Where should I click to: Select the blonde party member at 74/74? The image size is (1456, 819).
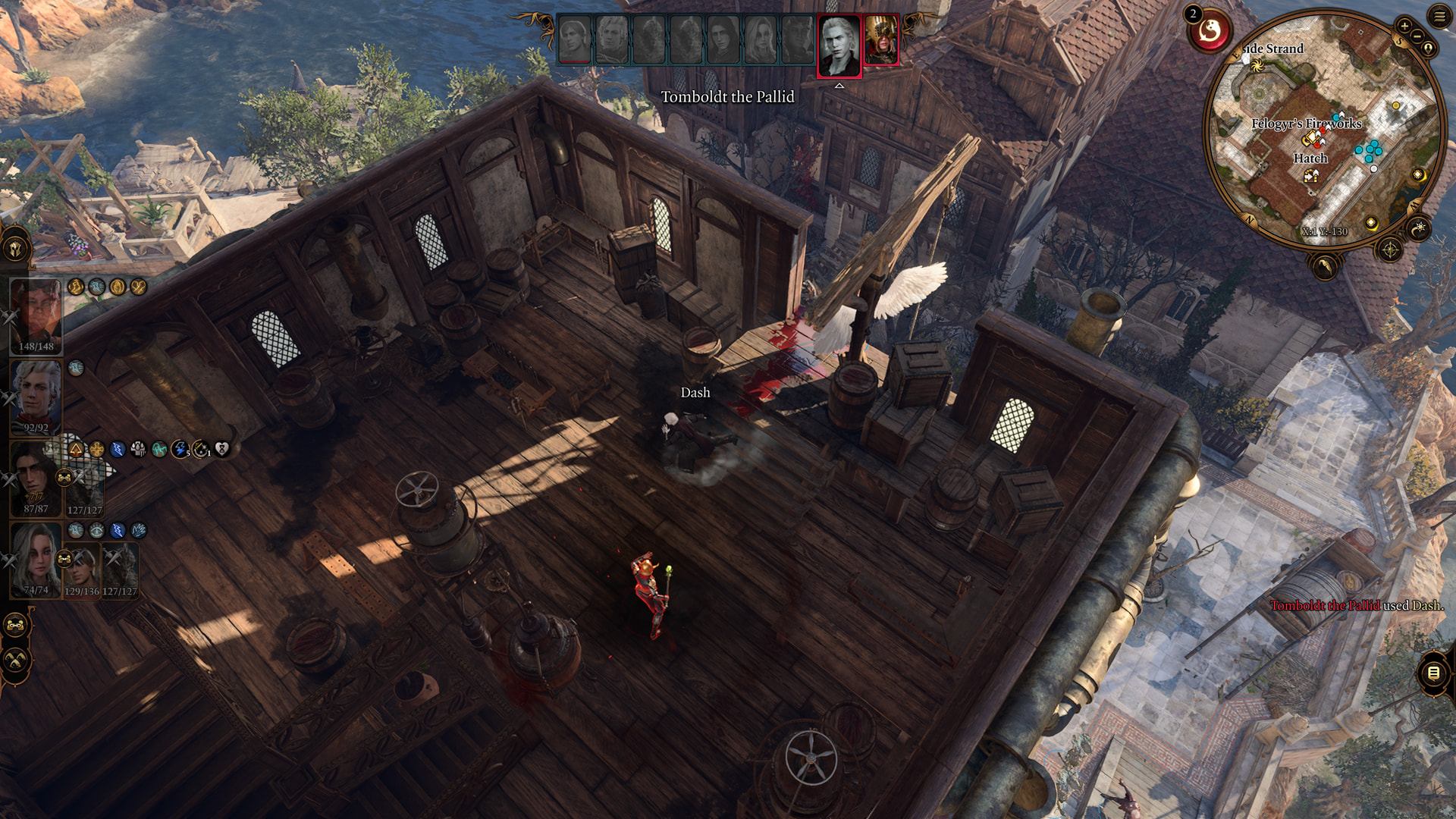click(x=35, y=559)
